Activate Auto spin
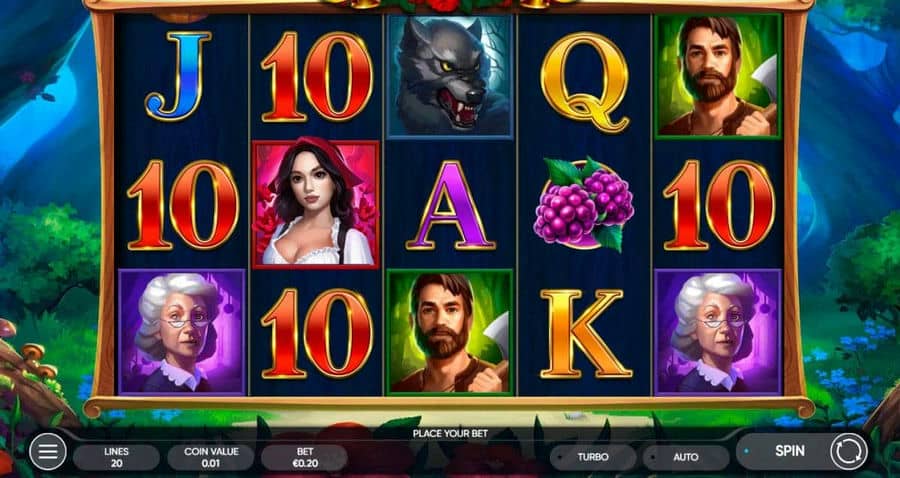This screenshot has height=478, width=900. [x=685, y=457]
